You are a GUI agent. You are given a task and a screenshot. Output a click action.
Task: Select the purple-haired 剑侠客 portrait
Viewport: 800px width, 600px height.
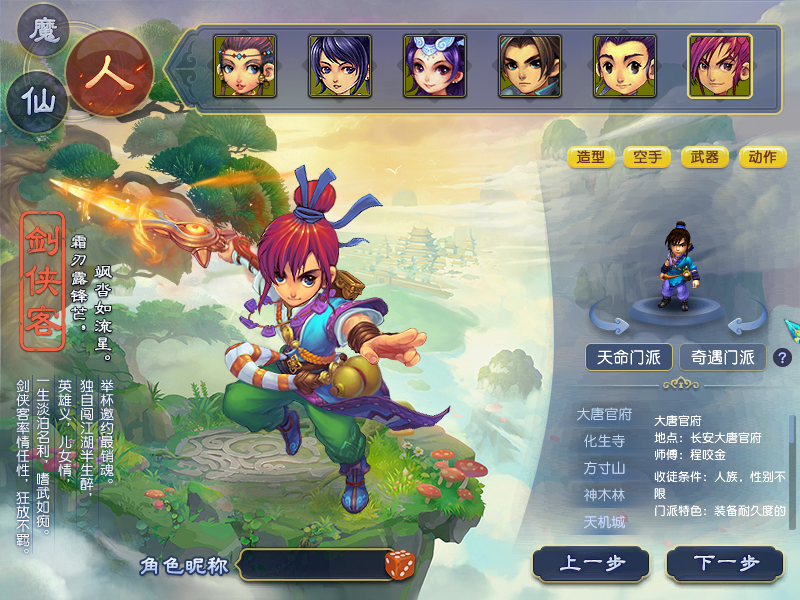719,66
